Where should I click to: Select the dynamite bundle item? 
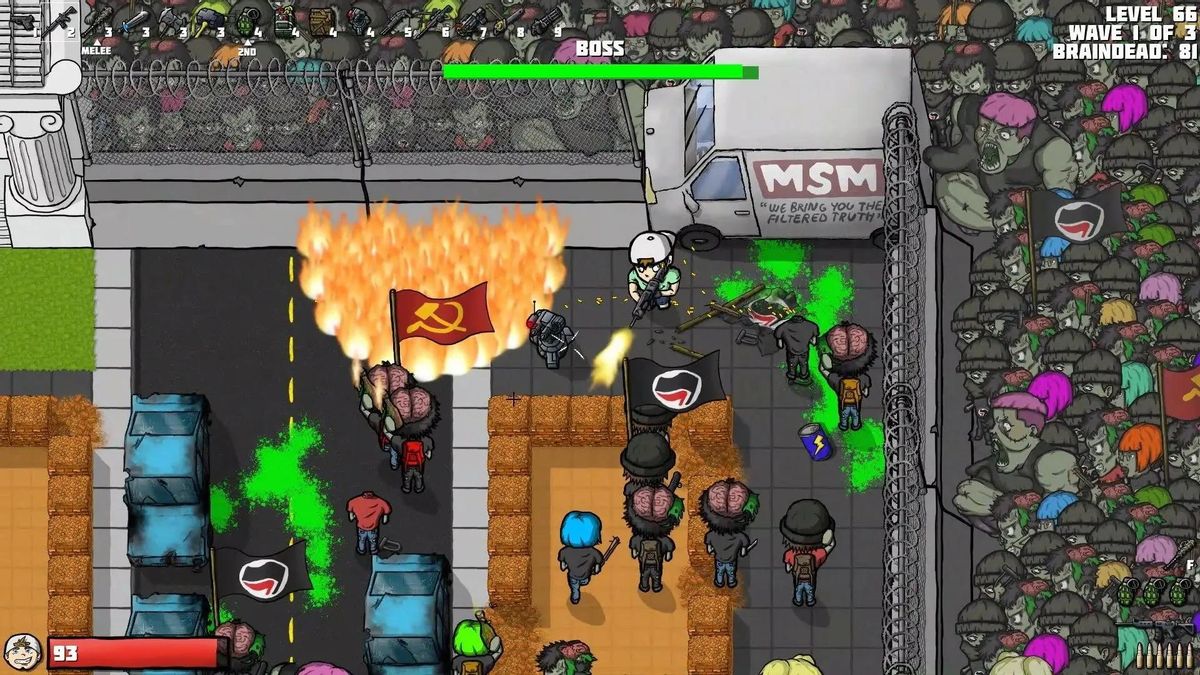(284, 20)
